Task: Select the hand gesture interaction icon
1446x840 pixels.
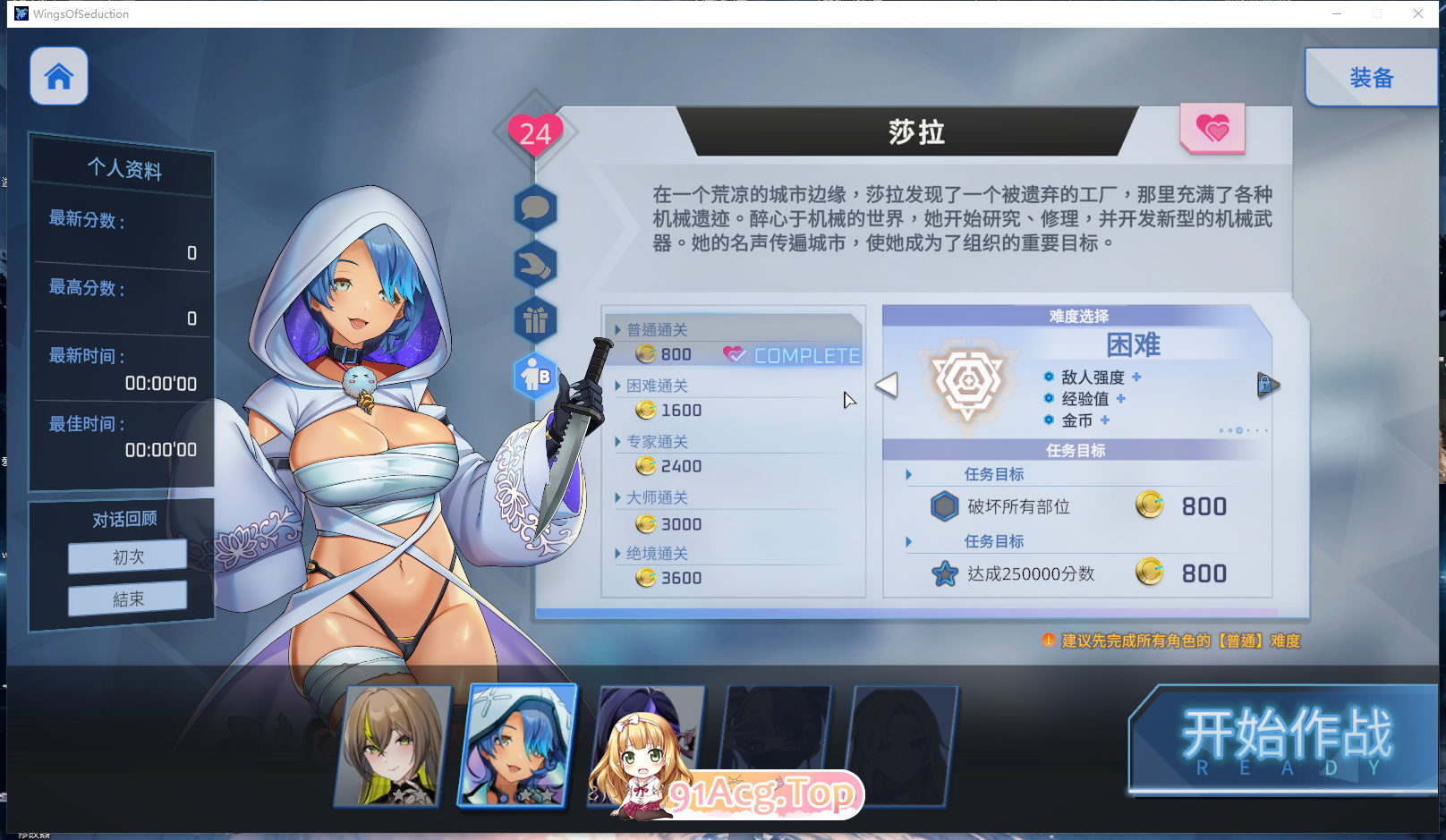Action: point(535,264)
